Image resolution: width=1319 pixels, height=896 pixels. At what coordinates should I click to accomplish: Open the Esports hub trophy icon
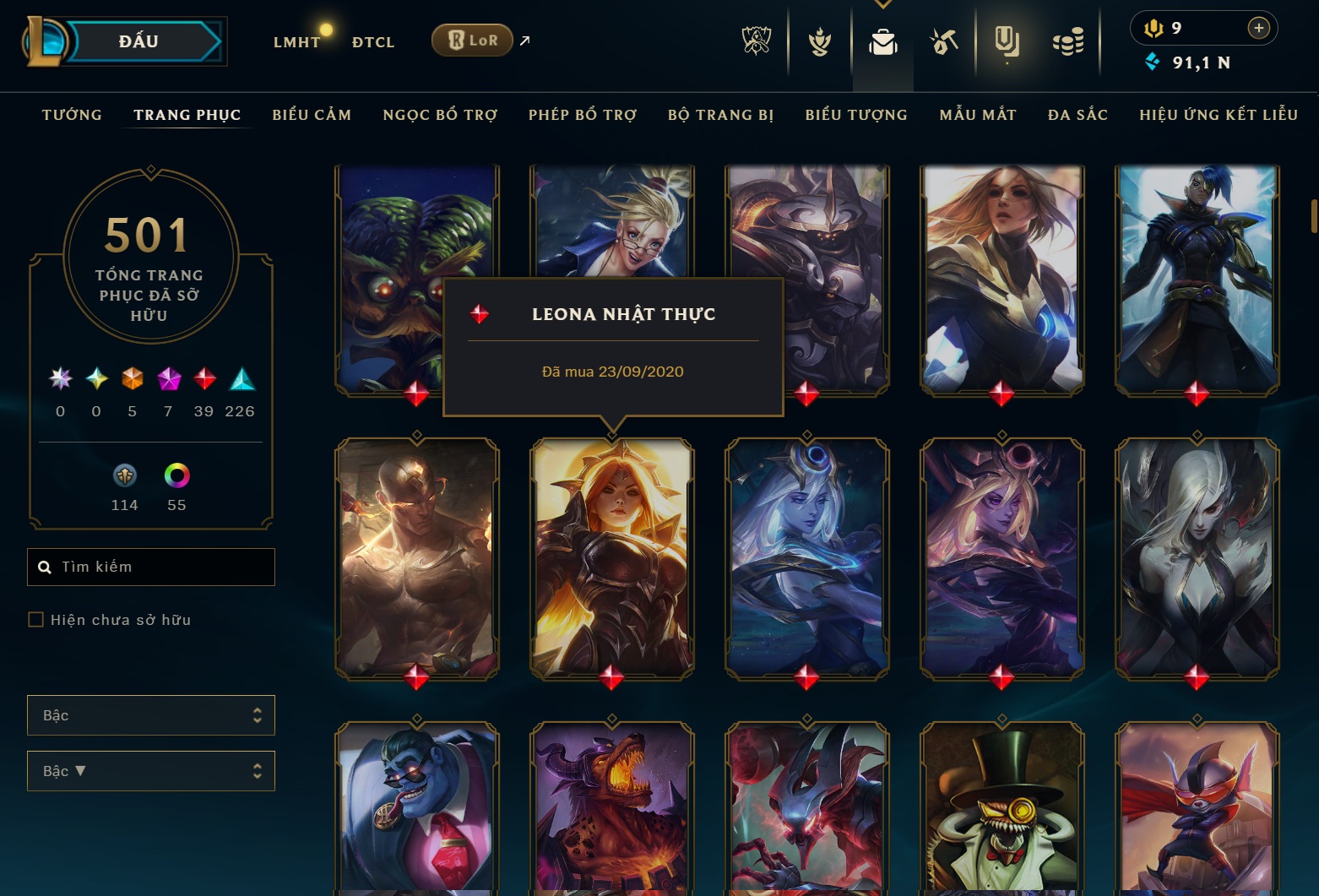coord(756,41)
